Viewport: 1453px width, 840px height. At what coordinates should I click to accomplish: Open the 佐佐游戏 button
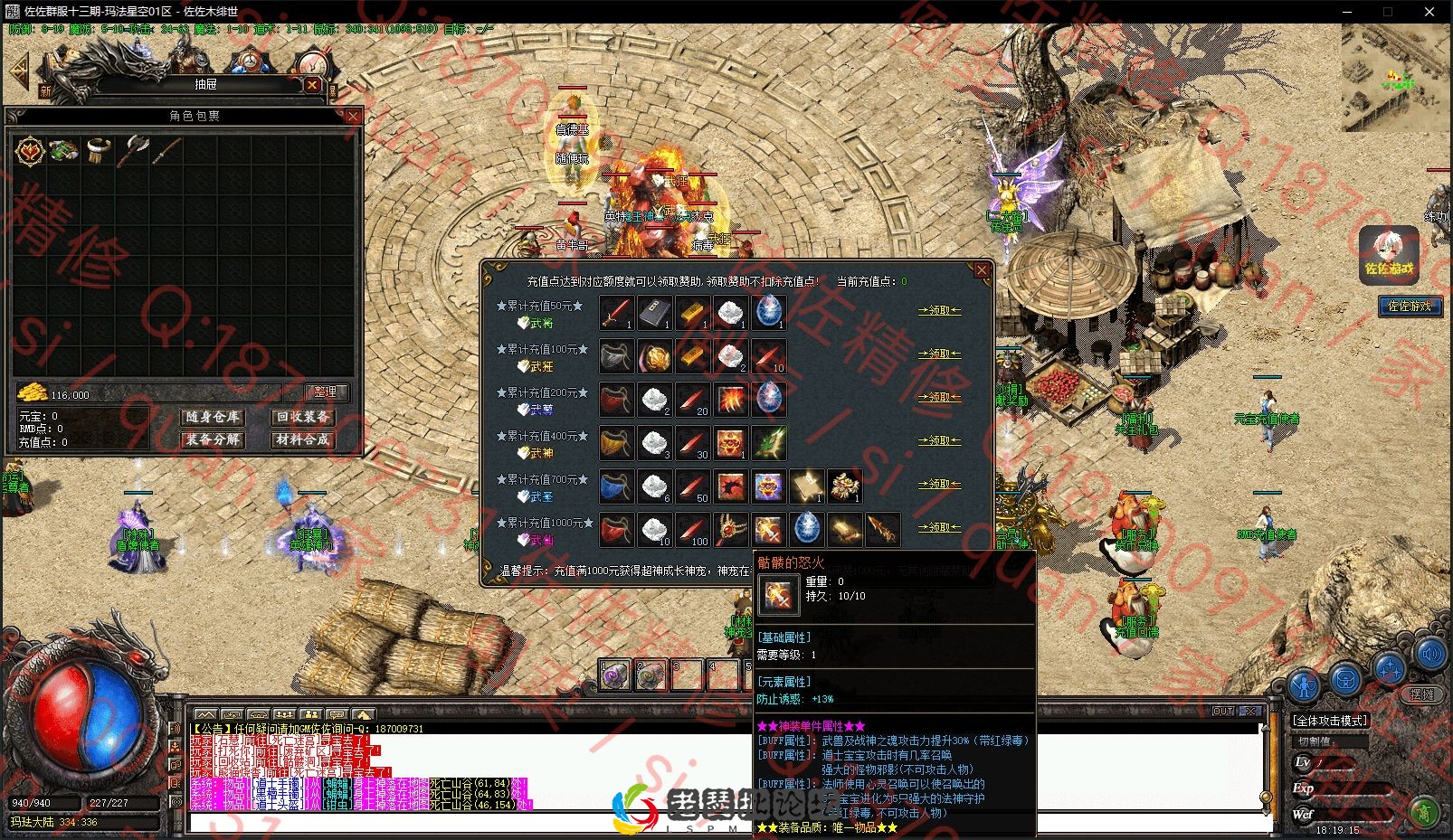[x=1409, y=307]
